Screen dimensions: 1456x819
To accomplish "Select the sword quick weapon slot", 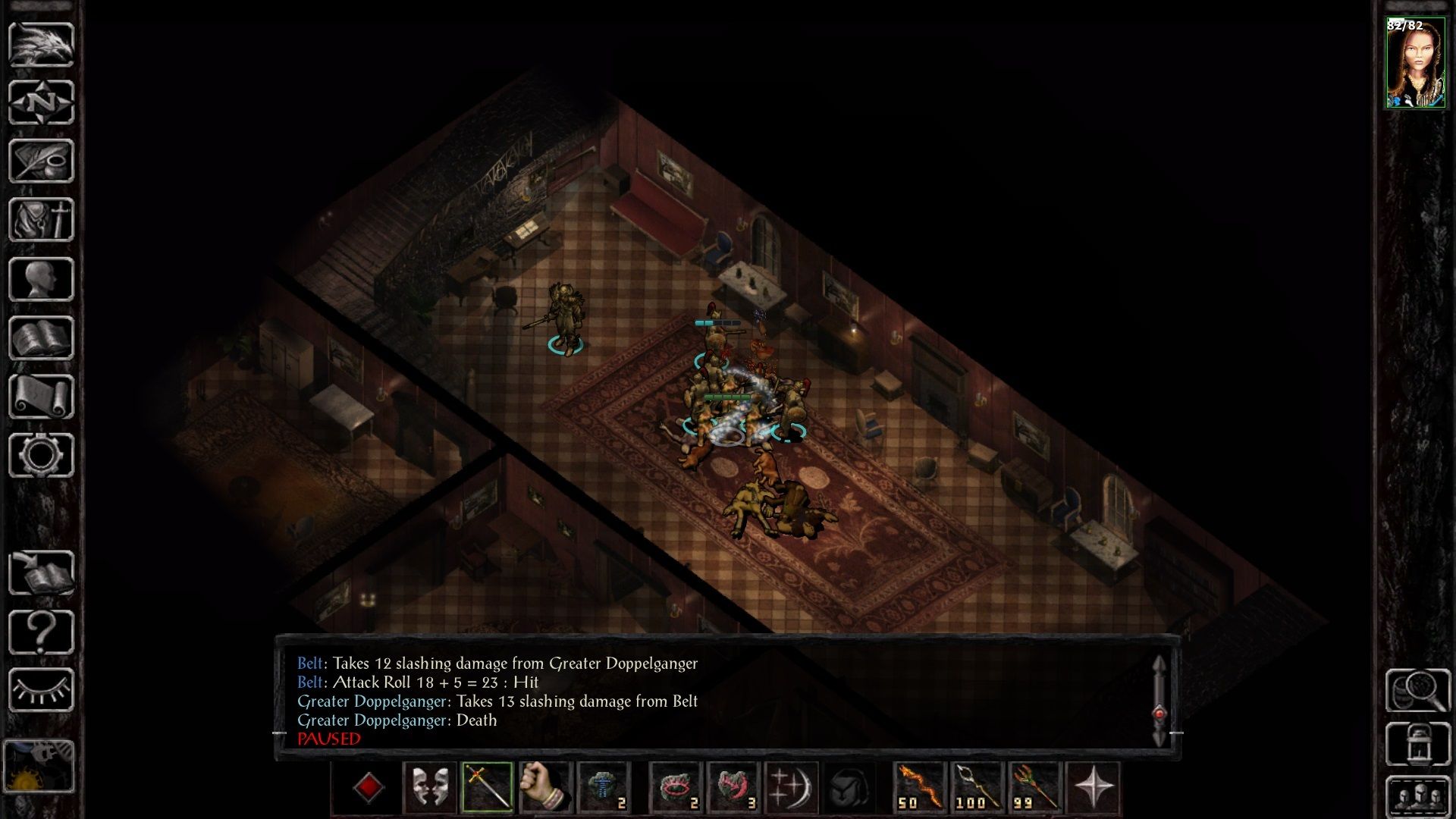I will click(x=488, y=787).
